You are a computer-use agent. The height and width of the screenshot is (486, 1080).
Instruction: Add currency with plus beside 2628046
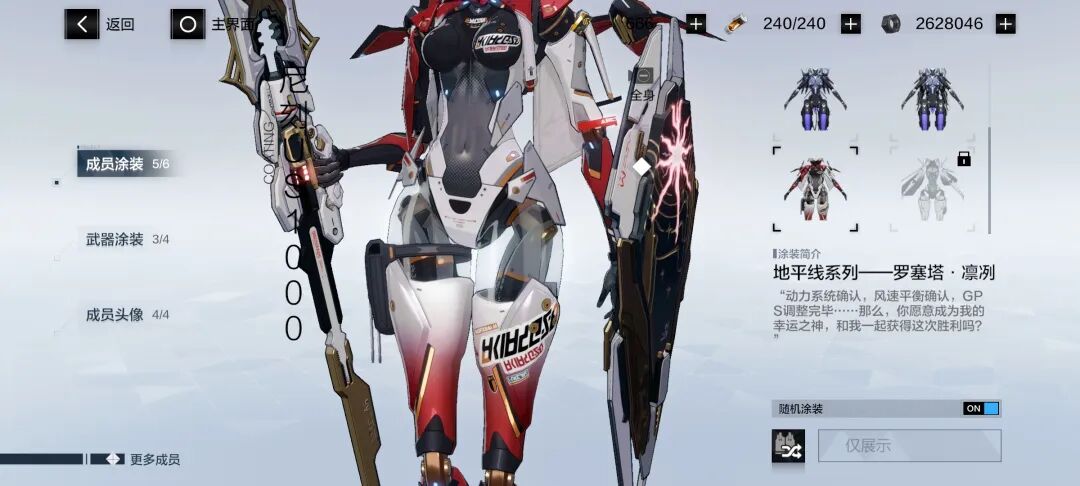tap(1005, 24)
